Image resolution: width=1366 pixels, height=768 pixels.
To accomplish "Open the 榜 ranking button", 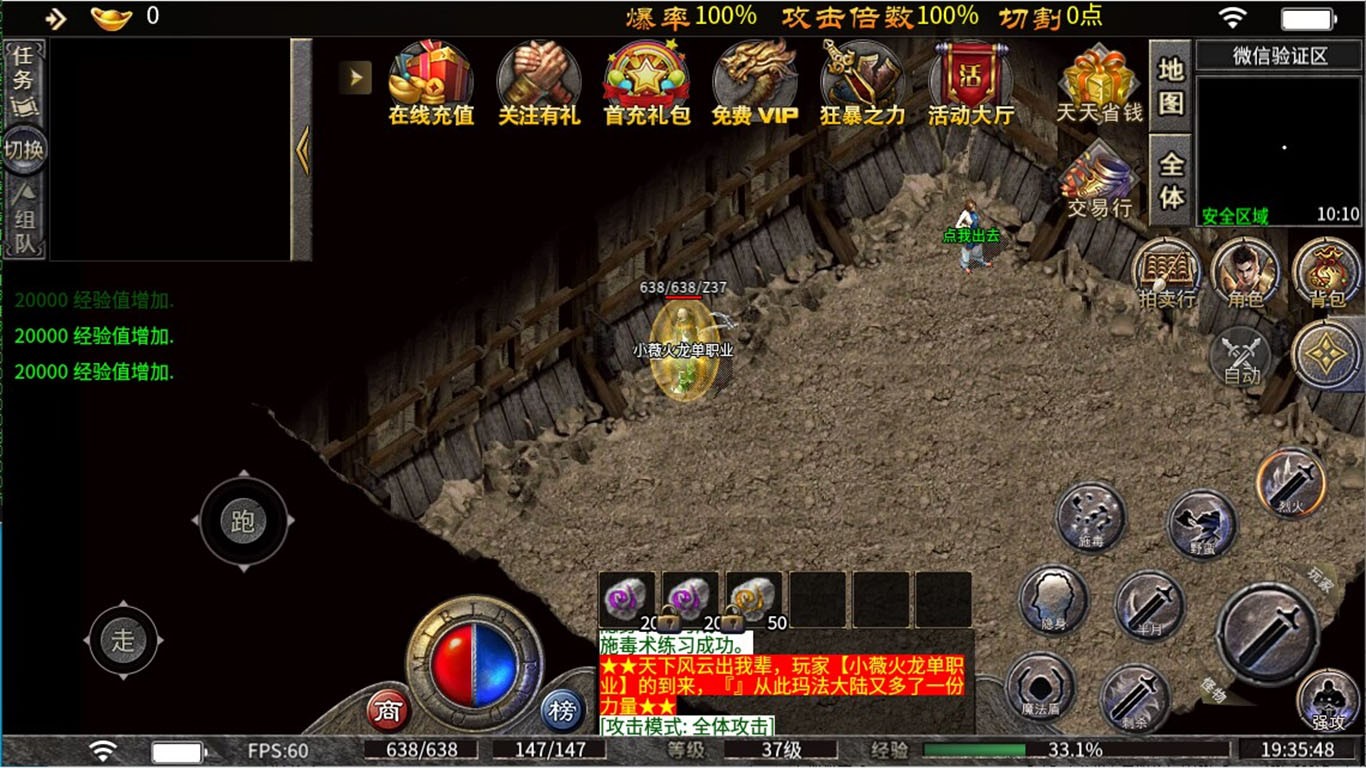I will click(x=563, y=711).
